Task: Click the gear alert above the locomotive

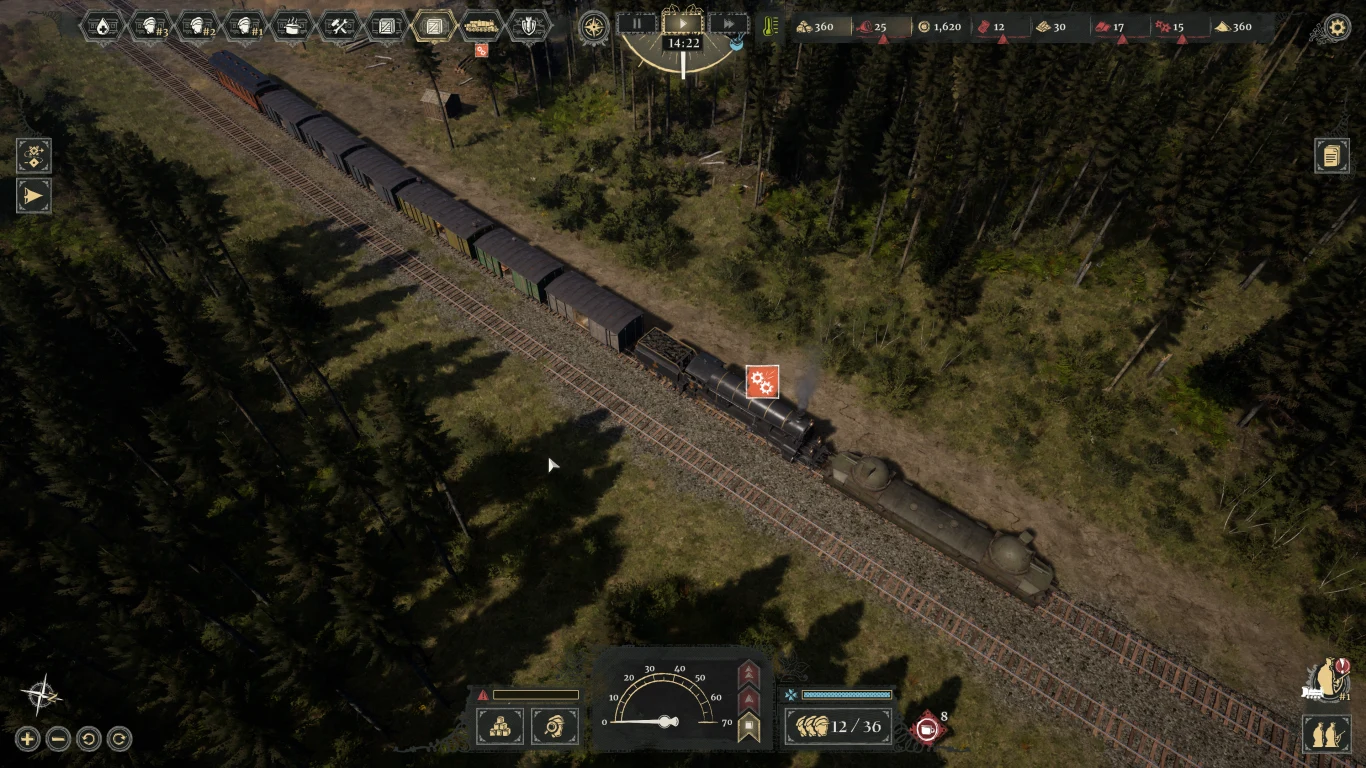Action: click(x=763, y=382)
